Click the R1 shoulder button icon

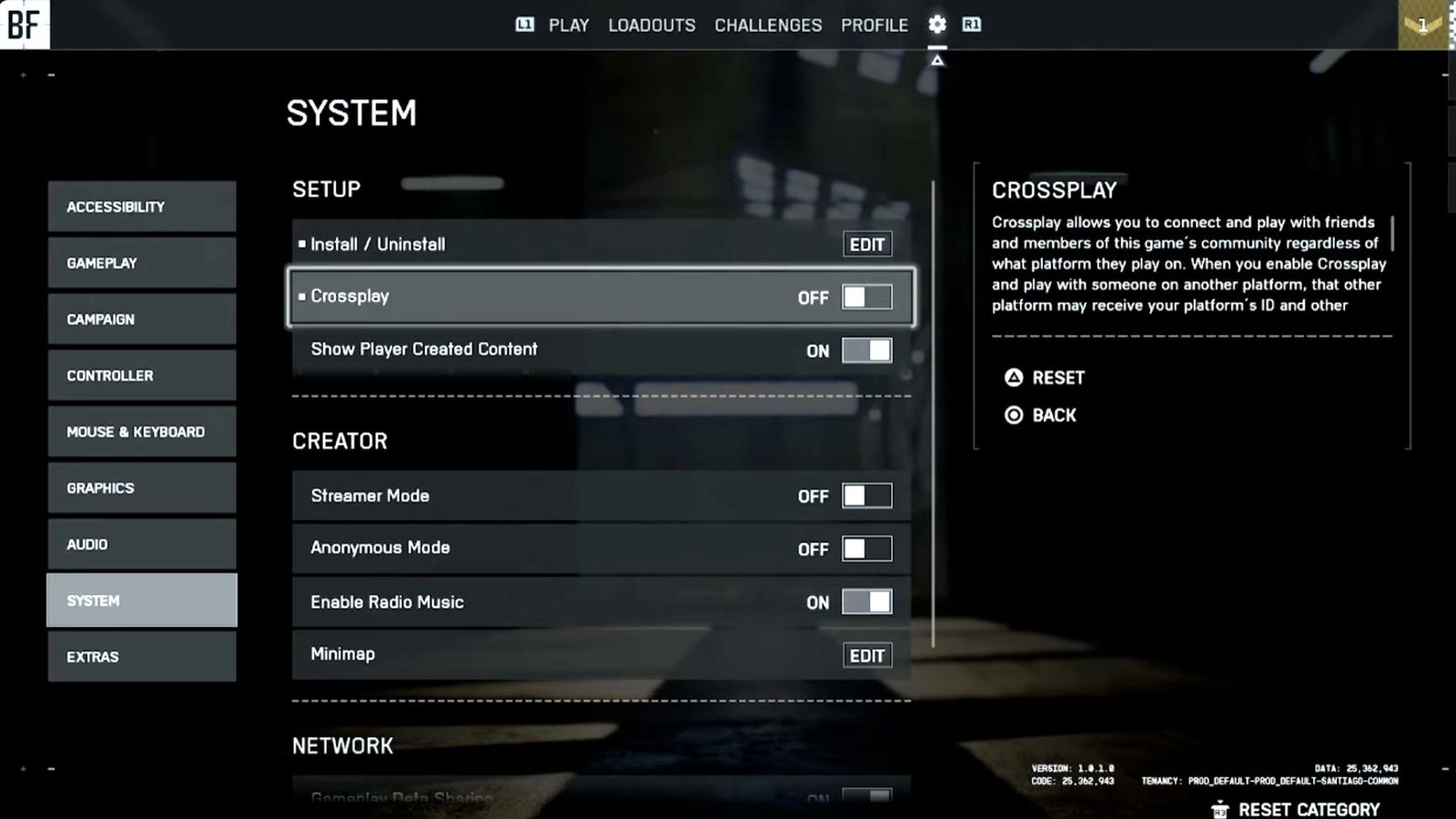970,25
